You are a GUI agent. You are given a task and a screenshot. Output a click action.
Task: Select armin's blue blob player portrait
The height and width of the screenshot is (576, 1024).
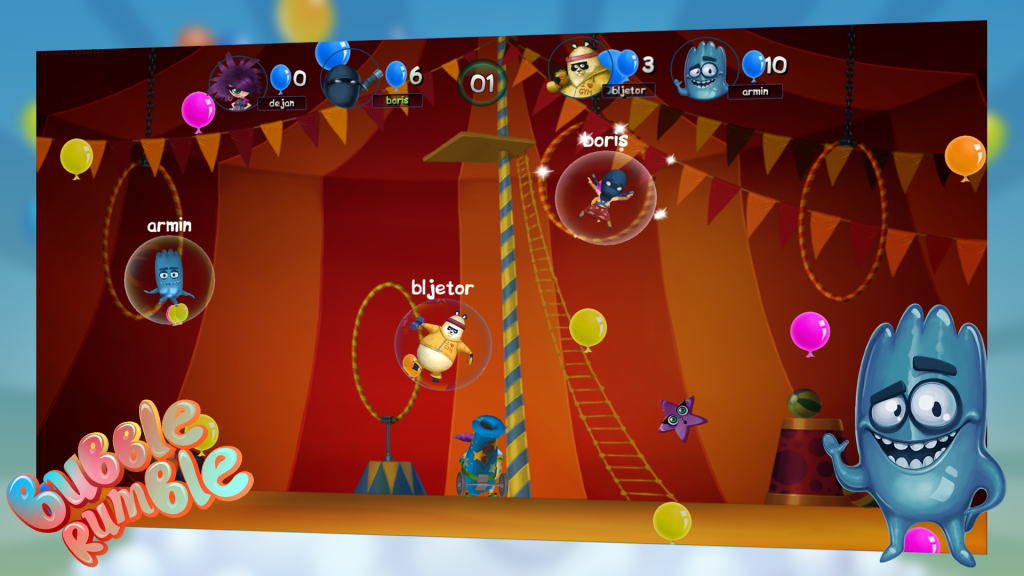[x=704, y=69]
